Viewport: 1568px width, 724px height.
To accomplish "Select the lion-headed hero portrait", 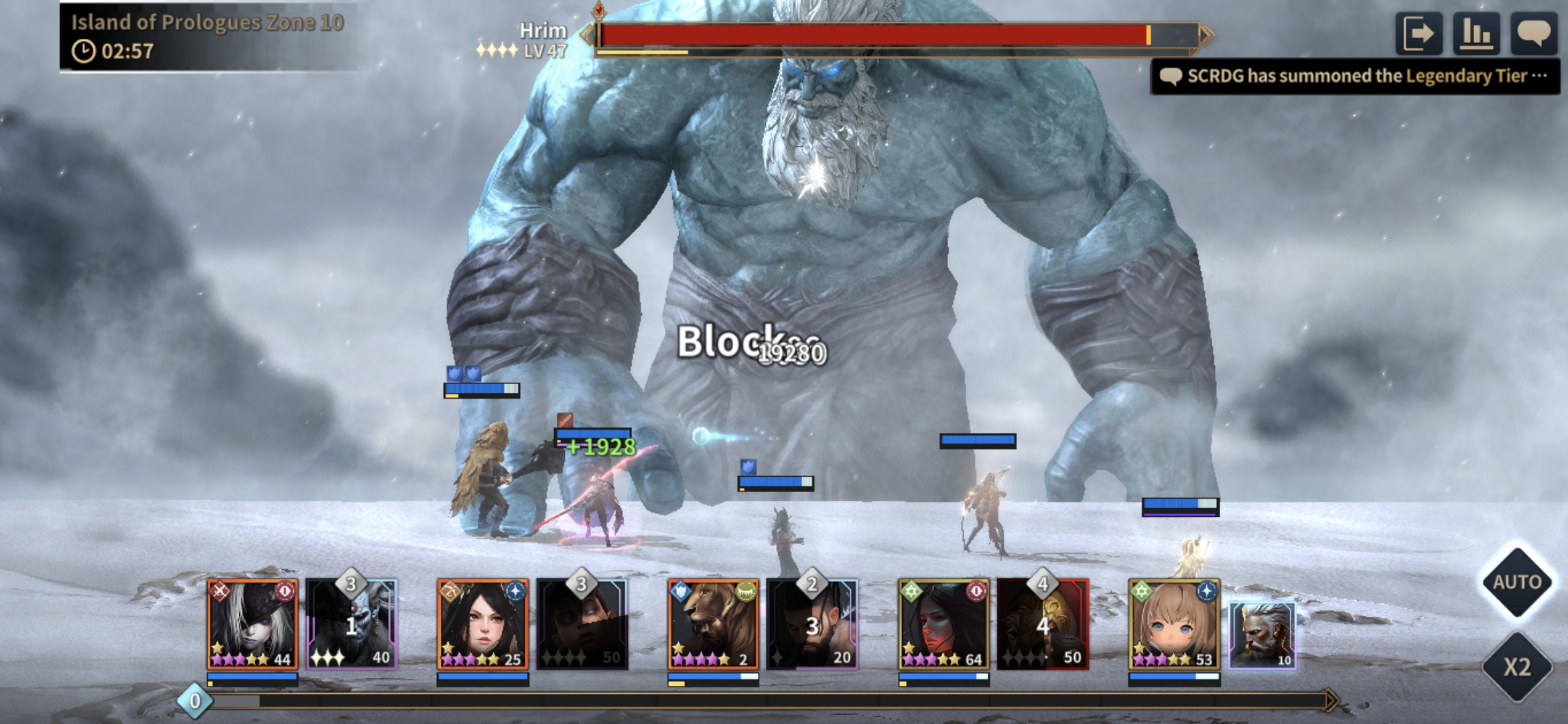I will pyautogui.click(x=713, y=625).
